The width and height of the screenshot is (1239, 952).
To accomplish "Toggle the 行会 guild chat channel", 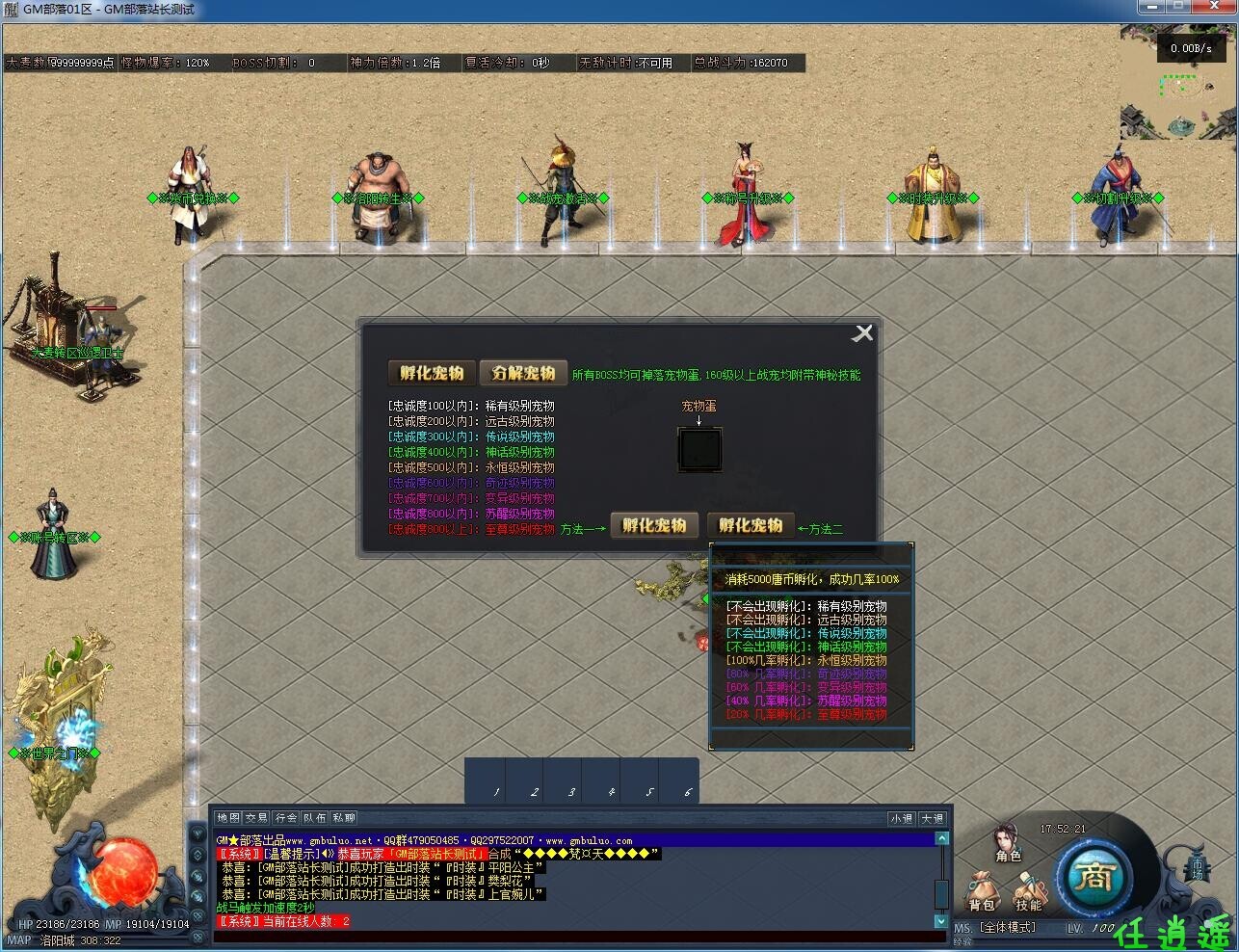I will (x=284, y=817).
